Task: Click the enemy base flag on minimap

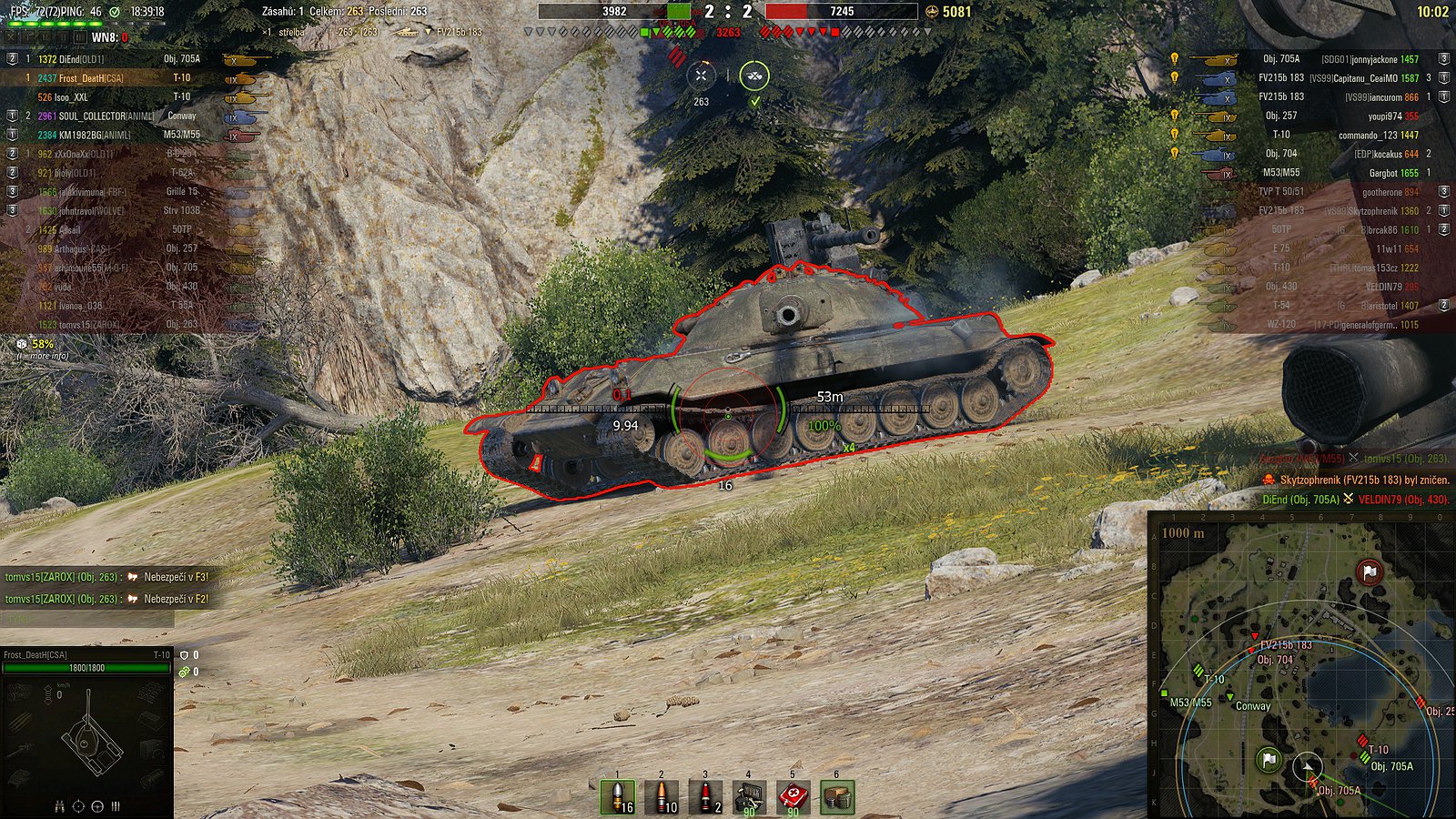Action: 1370,572
